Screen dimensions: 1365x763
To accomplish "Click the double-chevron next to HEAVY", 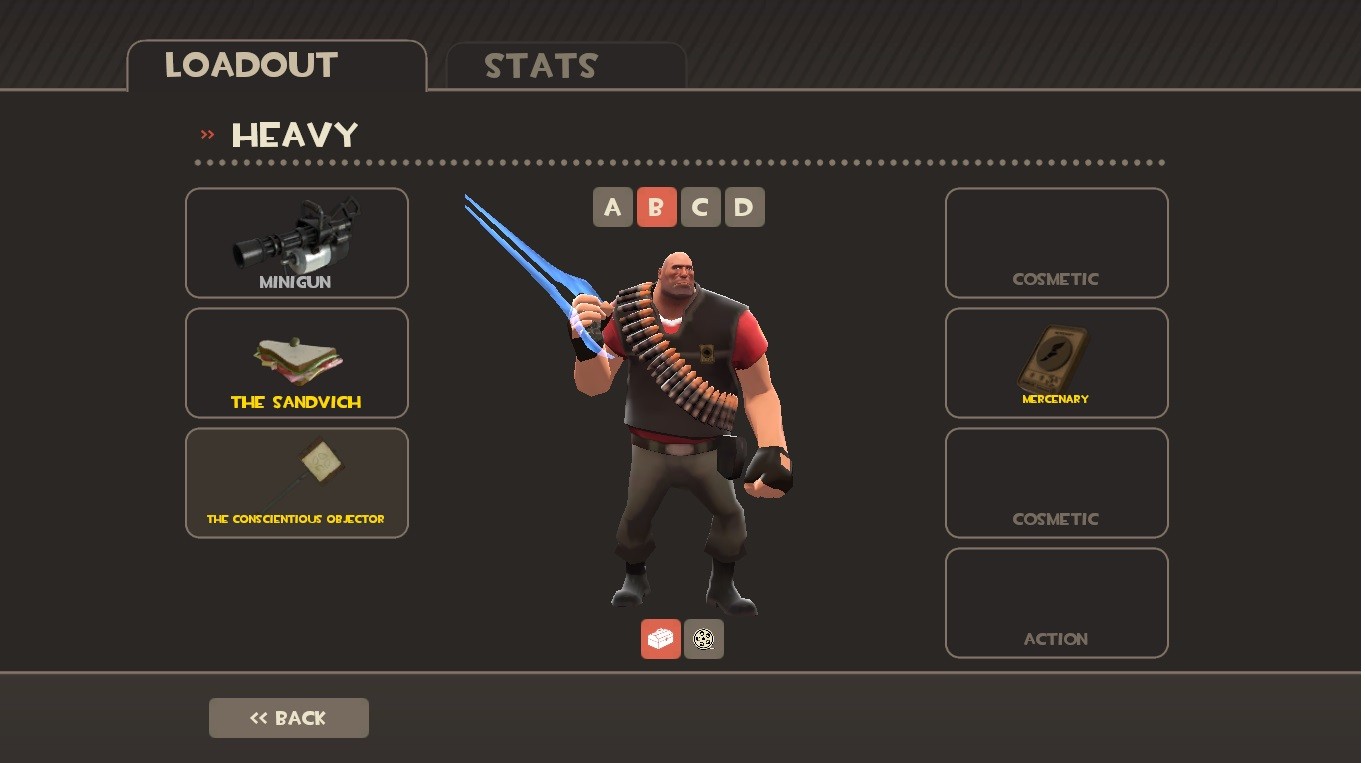I will point(207,134).
